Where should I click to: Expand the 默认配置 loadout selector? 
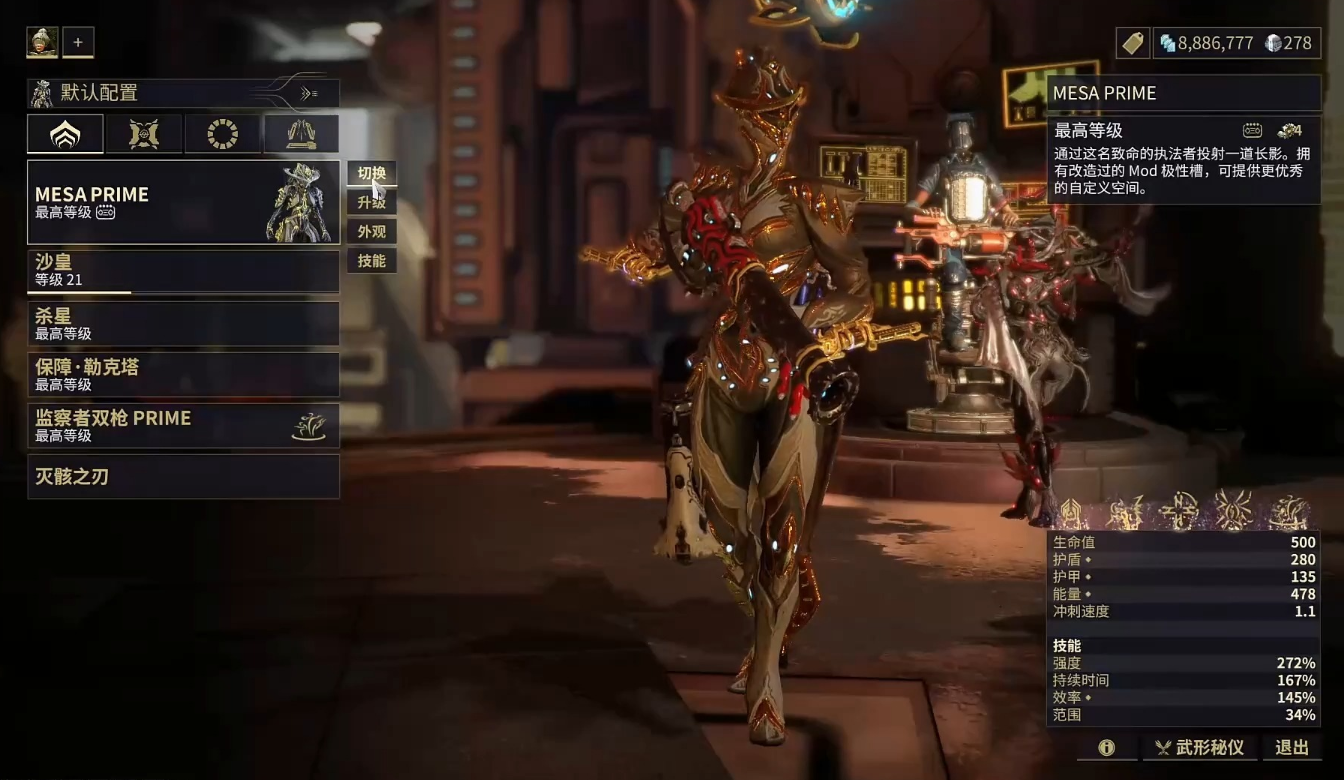click(183, 93)
